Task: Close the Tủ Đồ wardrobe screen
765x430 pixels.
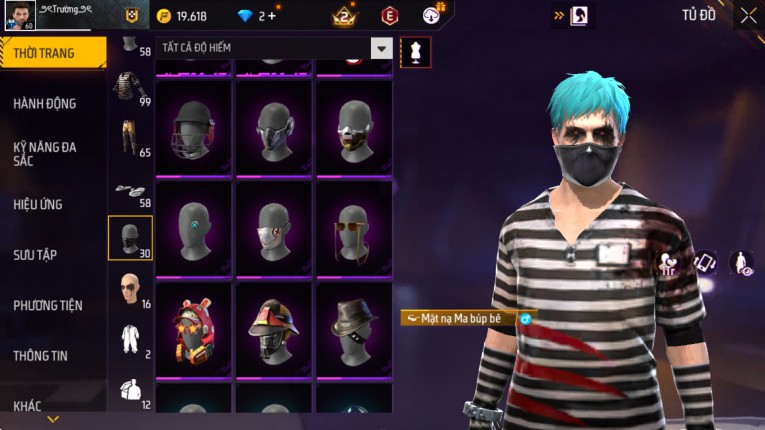Action: coord(748,15)
